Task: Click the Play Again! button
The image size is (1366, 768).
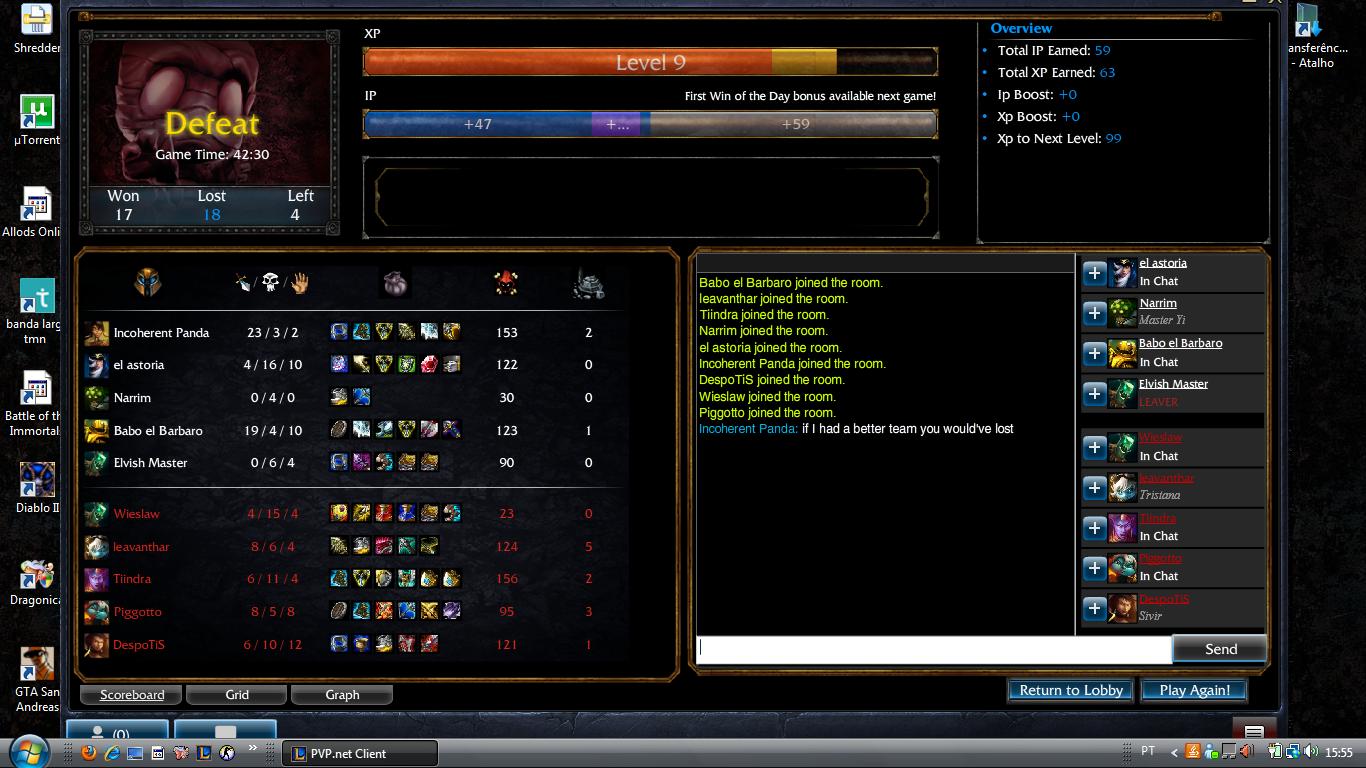Action: [1194, 690]
